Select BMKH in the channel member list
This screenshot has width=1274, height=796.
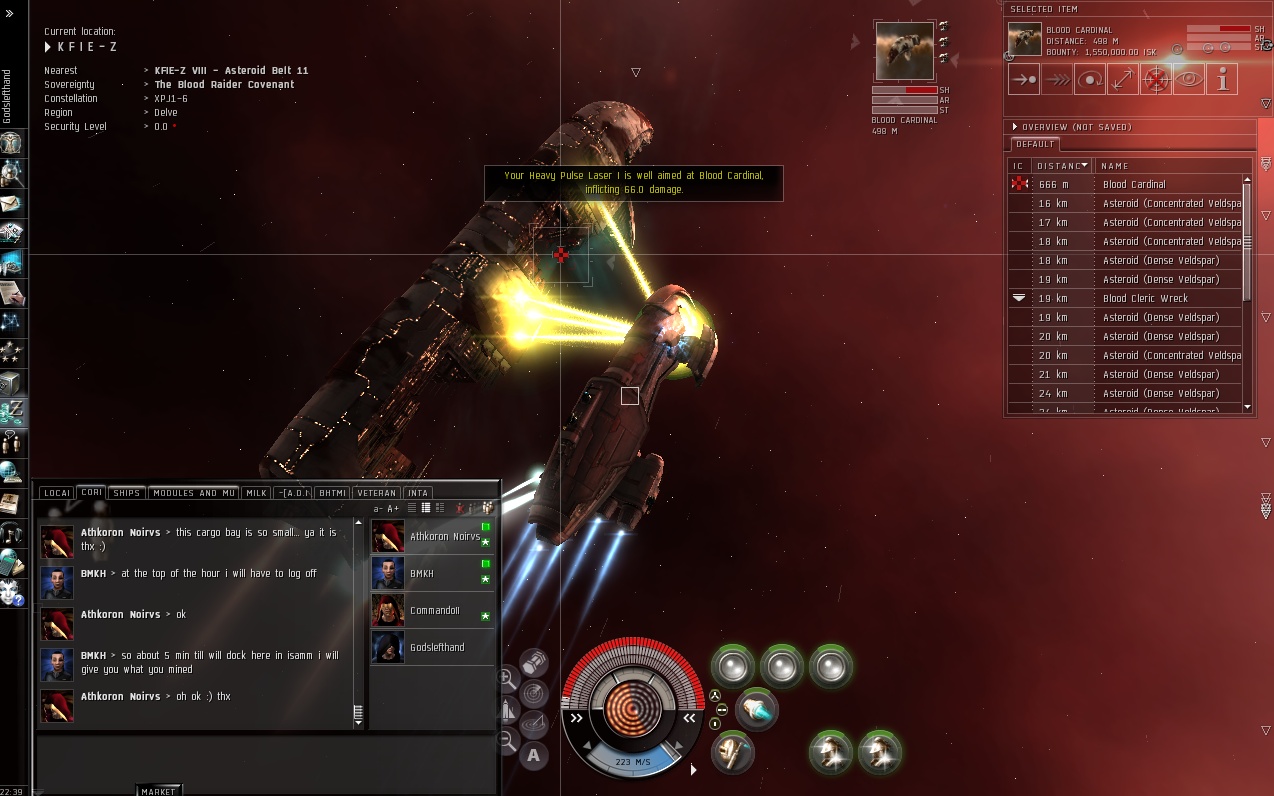point(421,574)
